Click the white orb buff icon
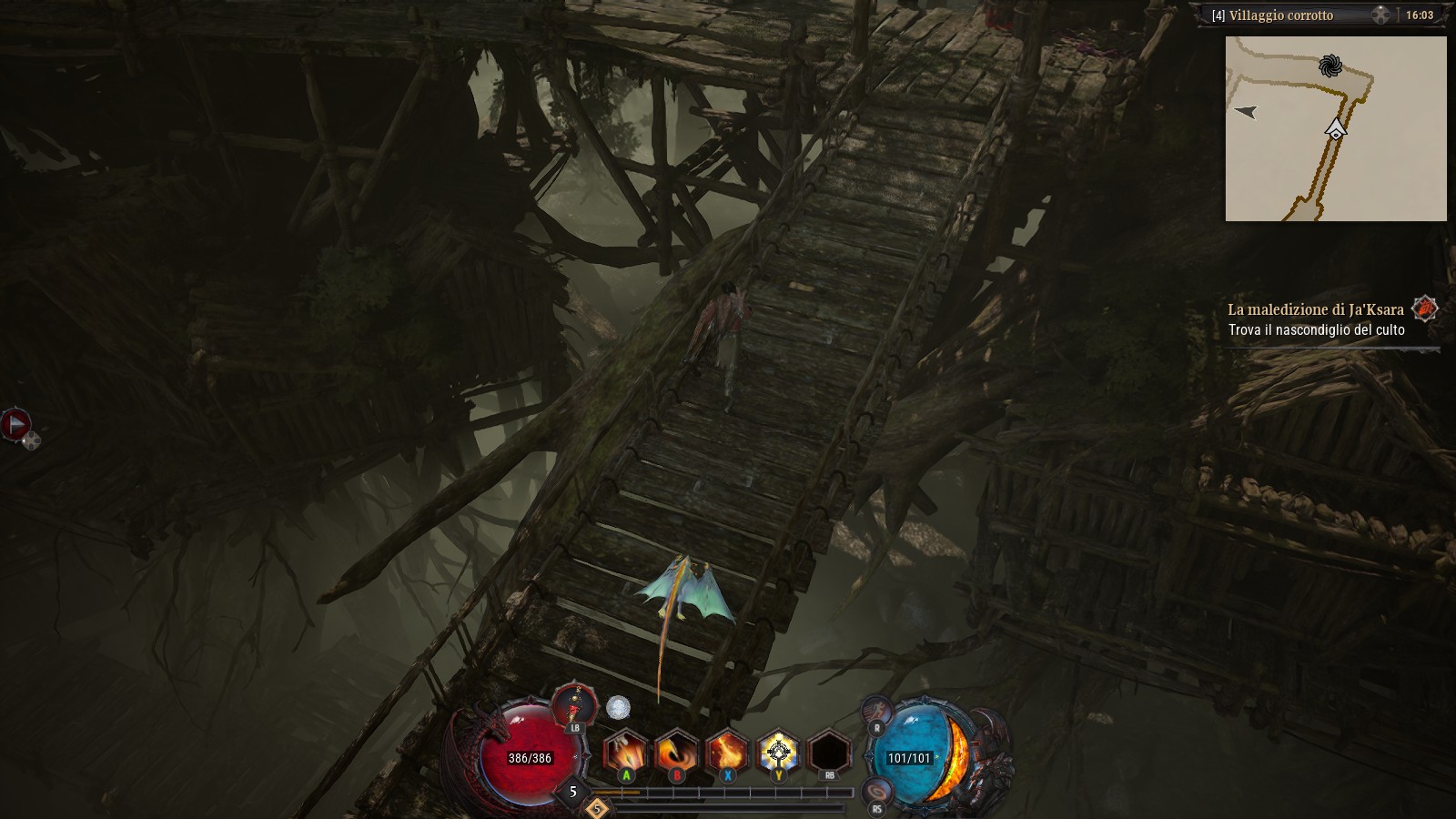 [618, 707]
